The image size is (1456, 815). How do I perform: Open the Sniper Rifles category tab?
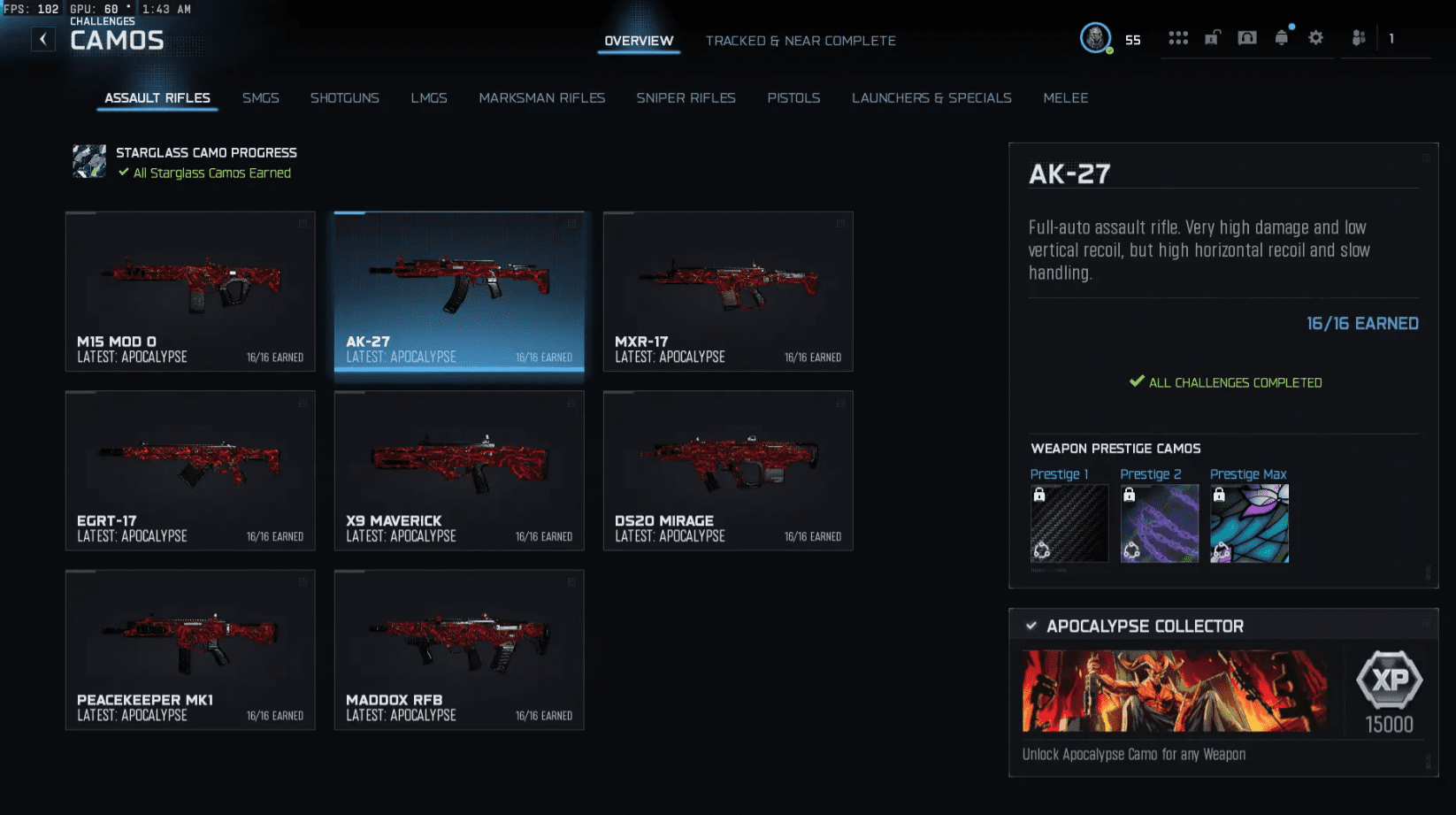point(686,98)
